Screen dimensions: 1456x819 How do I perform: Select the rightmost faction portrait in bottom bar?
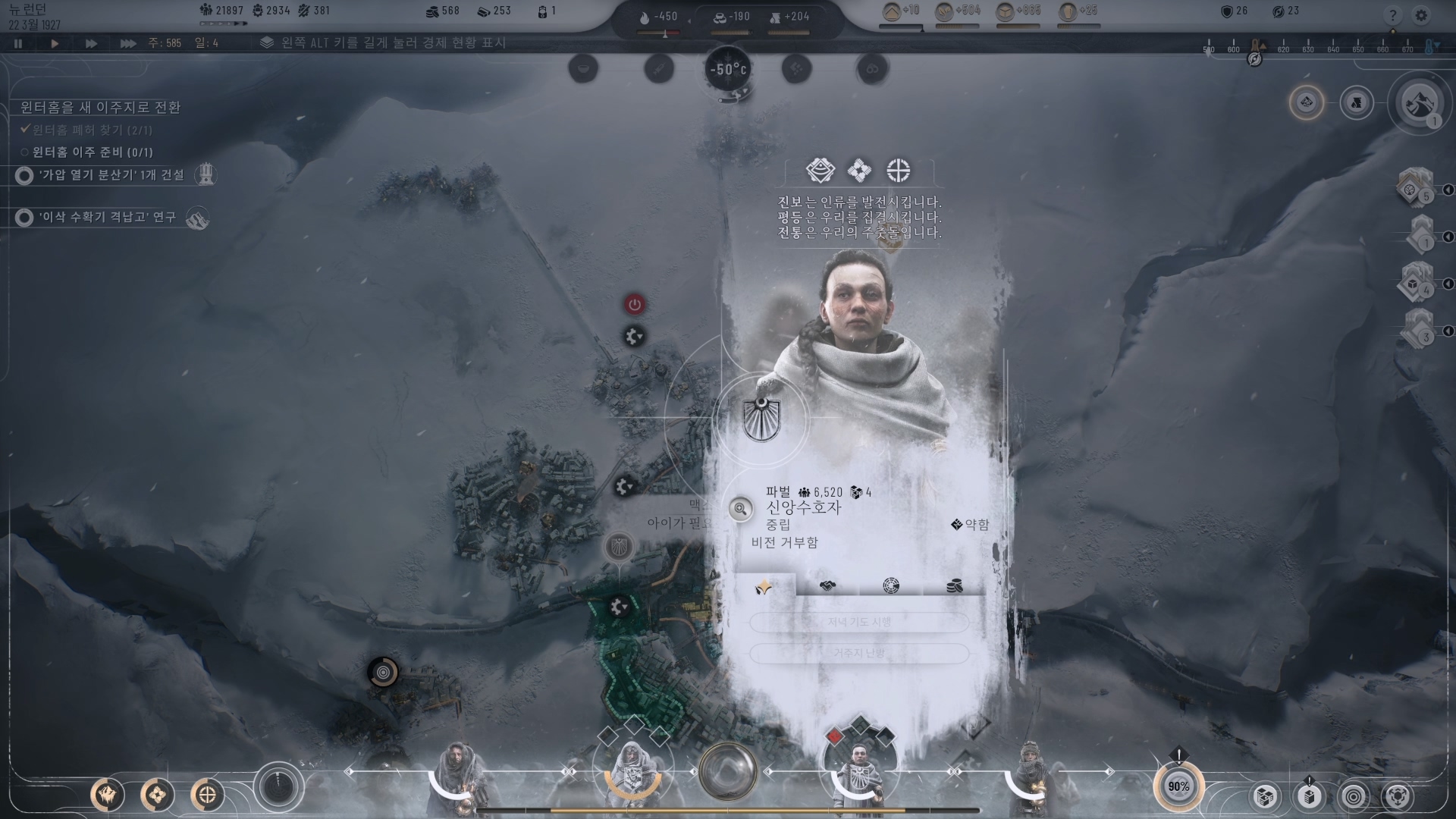[1030, 773]
